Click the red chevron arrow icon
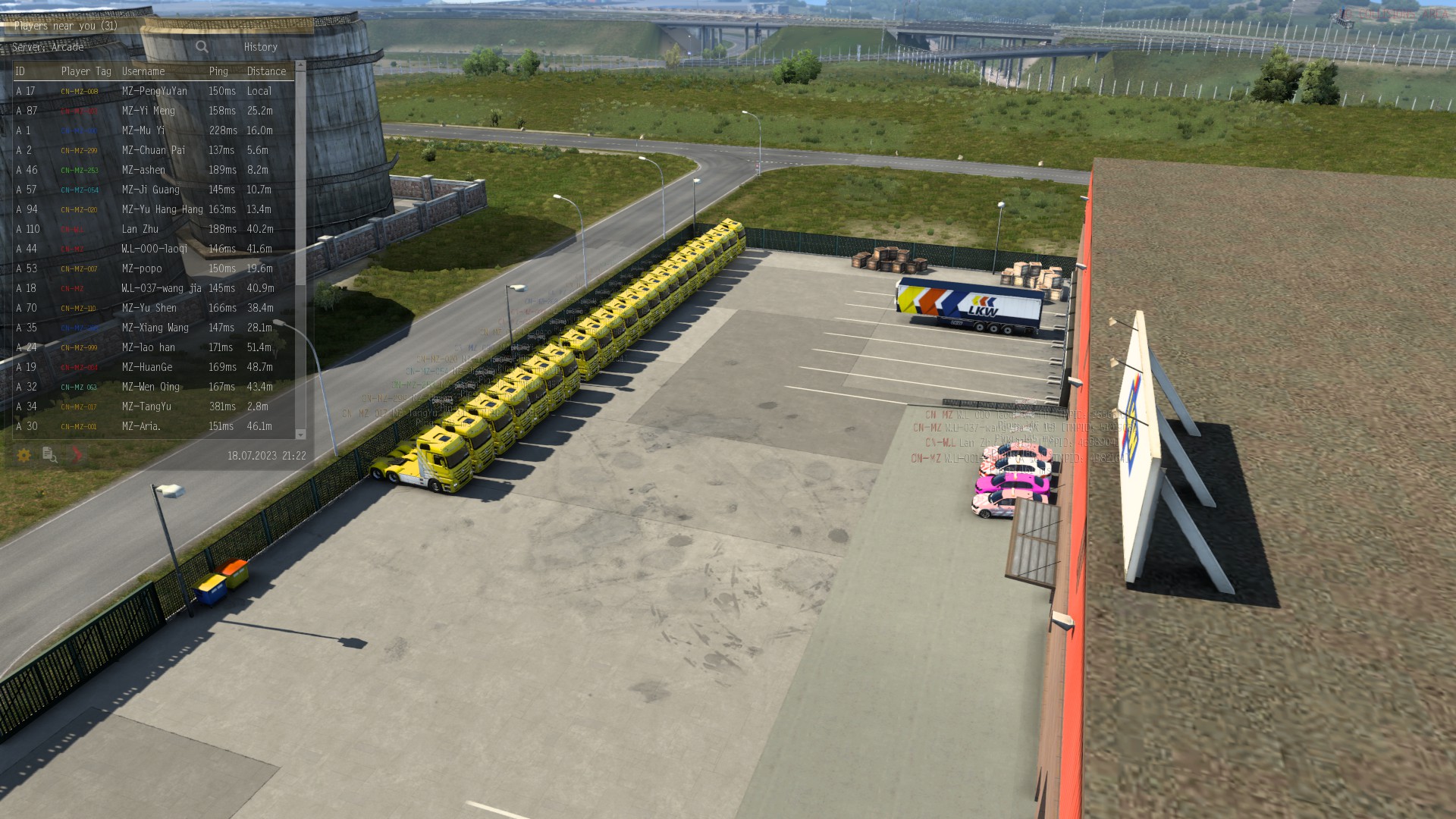The image size is (1456, 819). (x=77, y=455)
